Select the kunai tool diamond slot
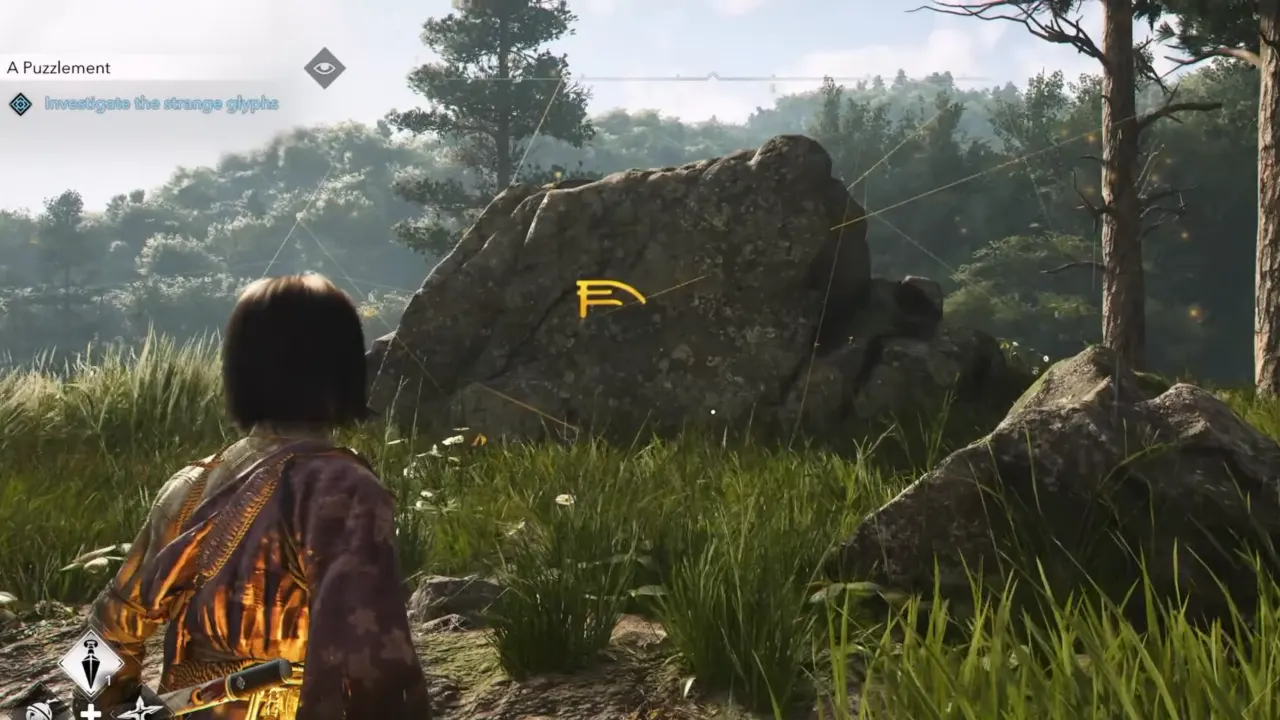 click(x=91, y=664)
